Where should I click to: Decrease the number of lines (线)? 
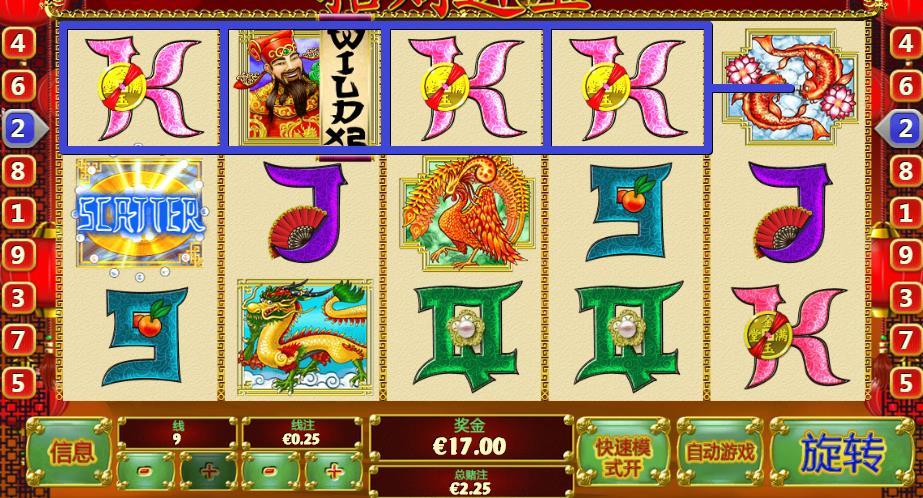(x=146, y=470)
